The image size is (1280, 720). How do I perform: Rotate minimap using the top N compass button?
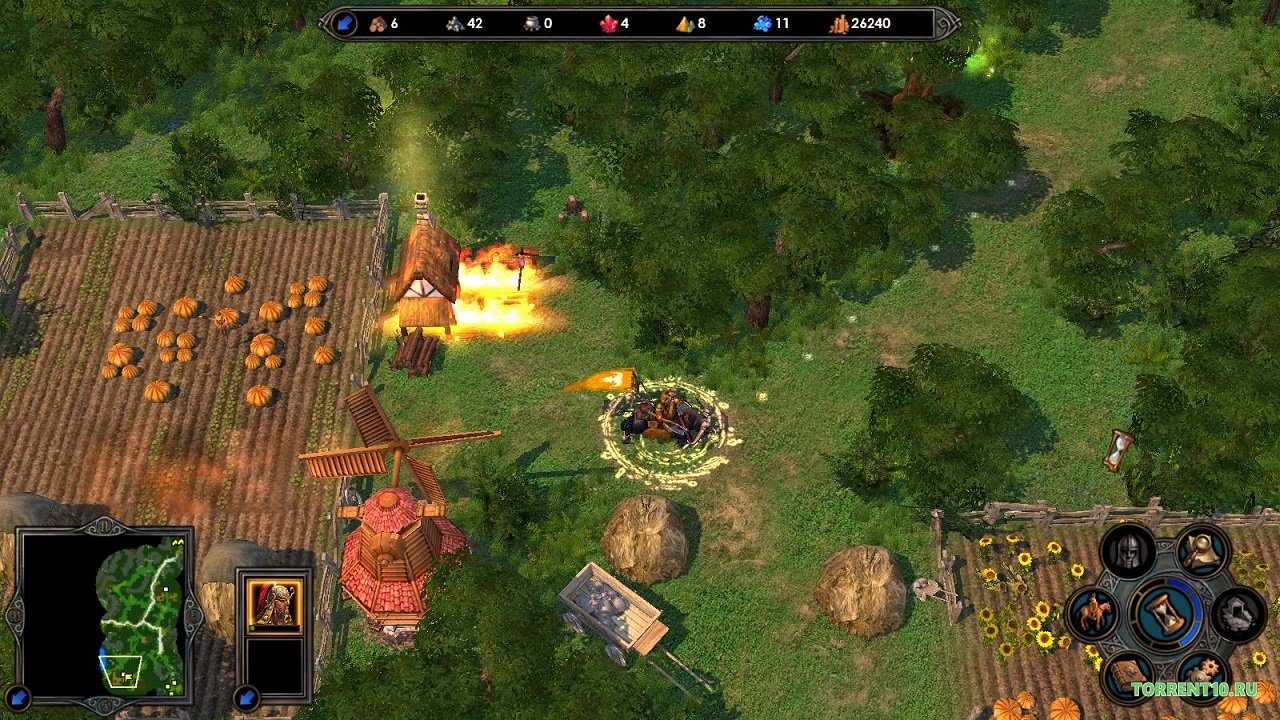(x=104, y=526)
